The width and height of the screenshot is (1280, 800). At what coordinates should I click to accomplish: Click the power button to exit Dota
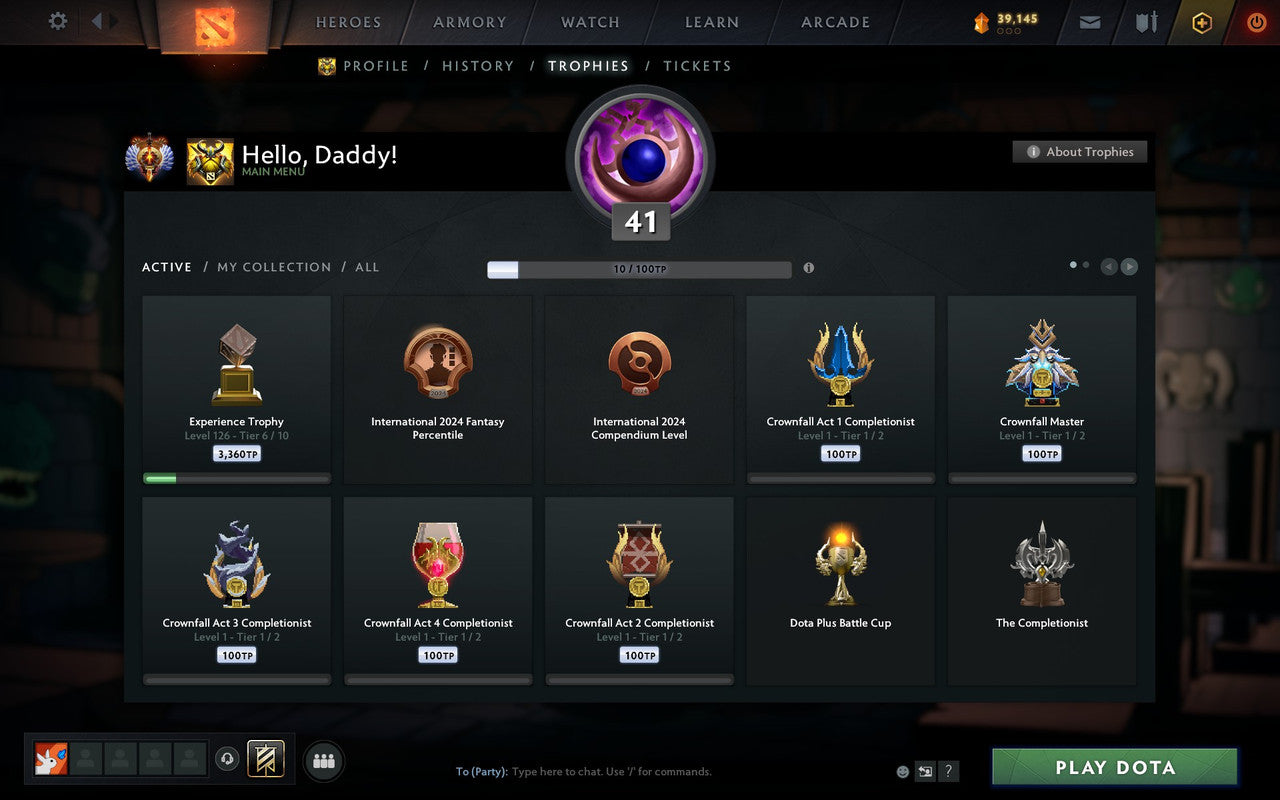click(1256, 22)
